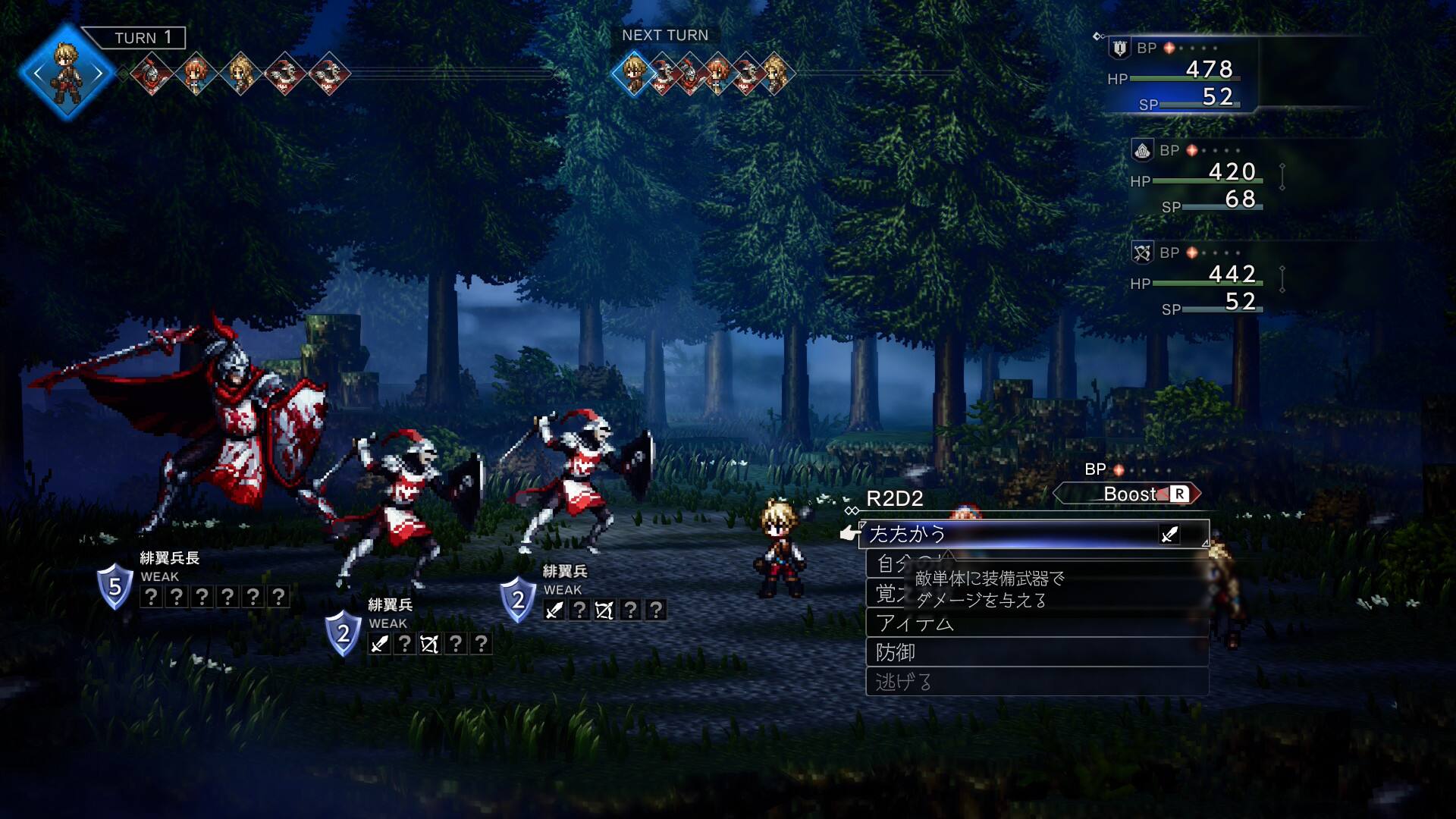Click the sword icon on the attack row

pyautogui.click(x=1169, y=535)
